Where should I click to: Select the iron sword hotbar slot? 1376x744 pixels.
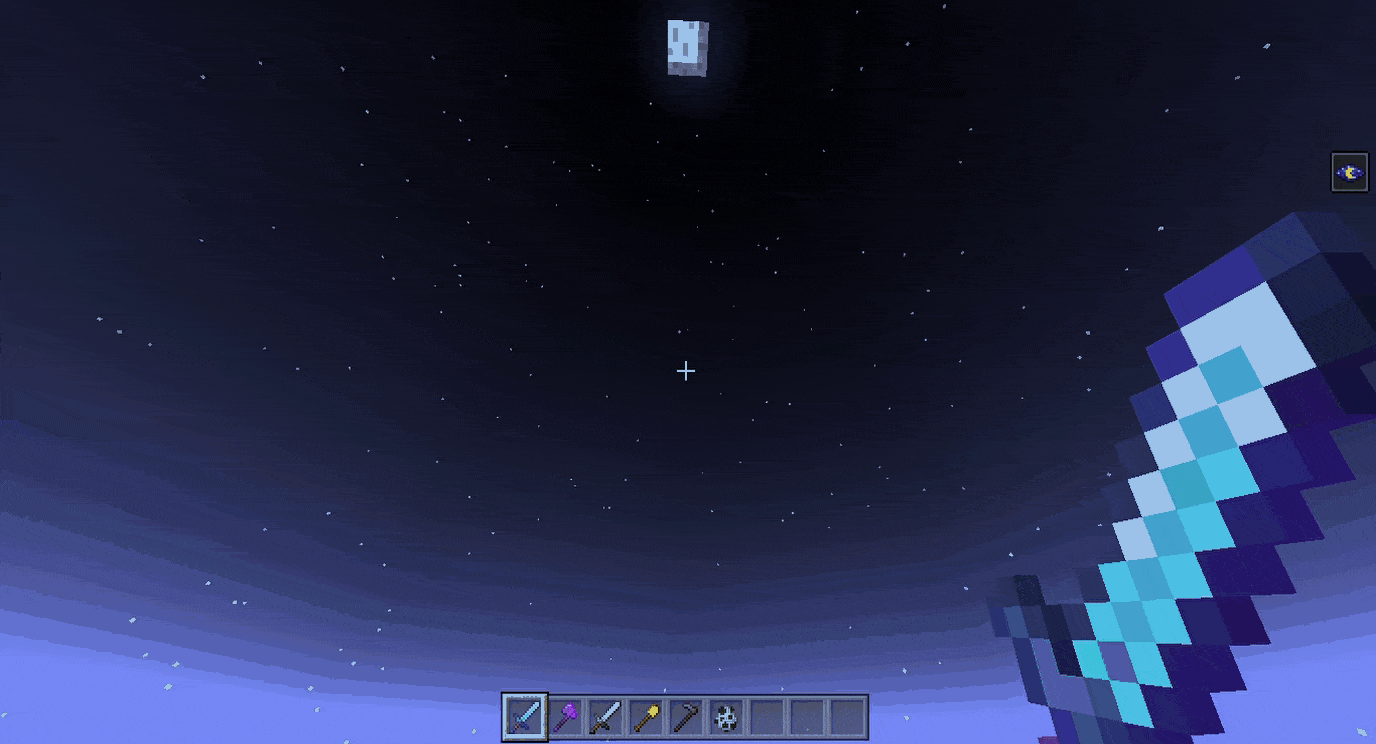point(606,717)
